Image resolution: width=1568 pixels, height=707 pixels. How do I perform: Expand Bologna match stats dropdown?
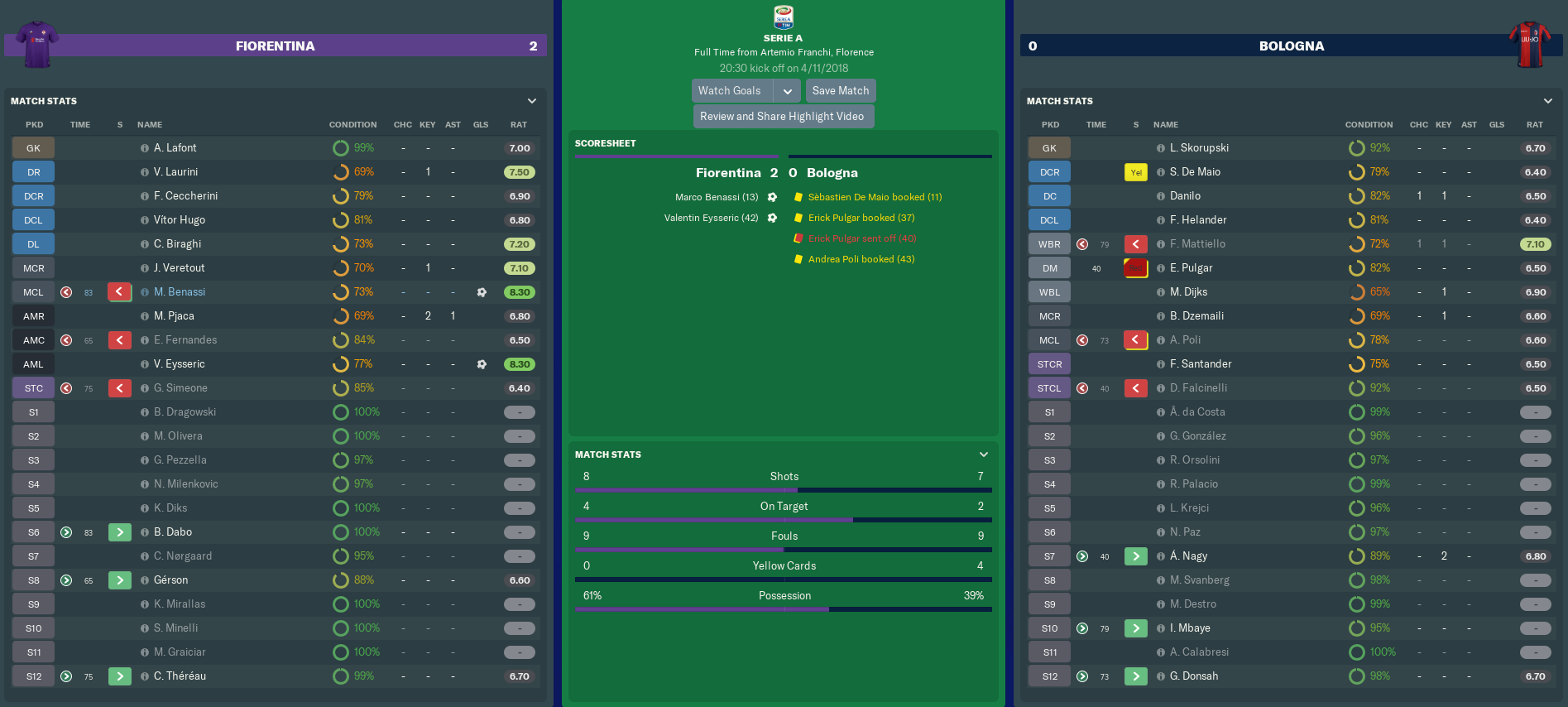(1548, 101)
